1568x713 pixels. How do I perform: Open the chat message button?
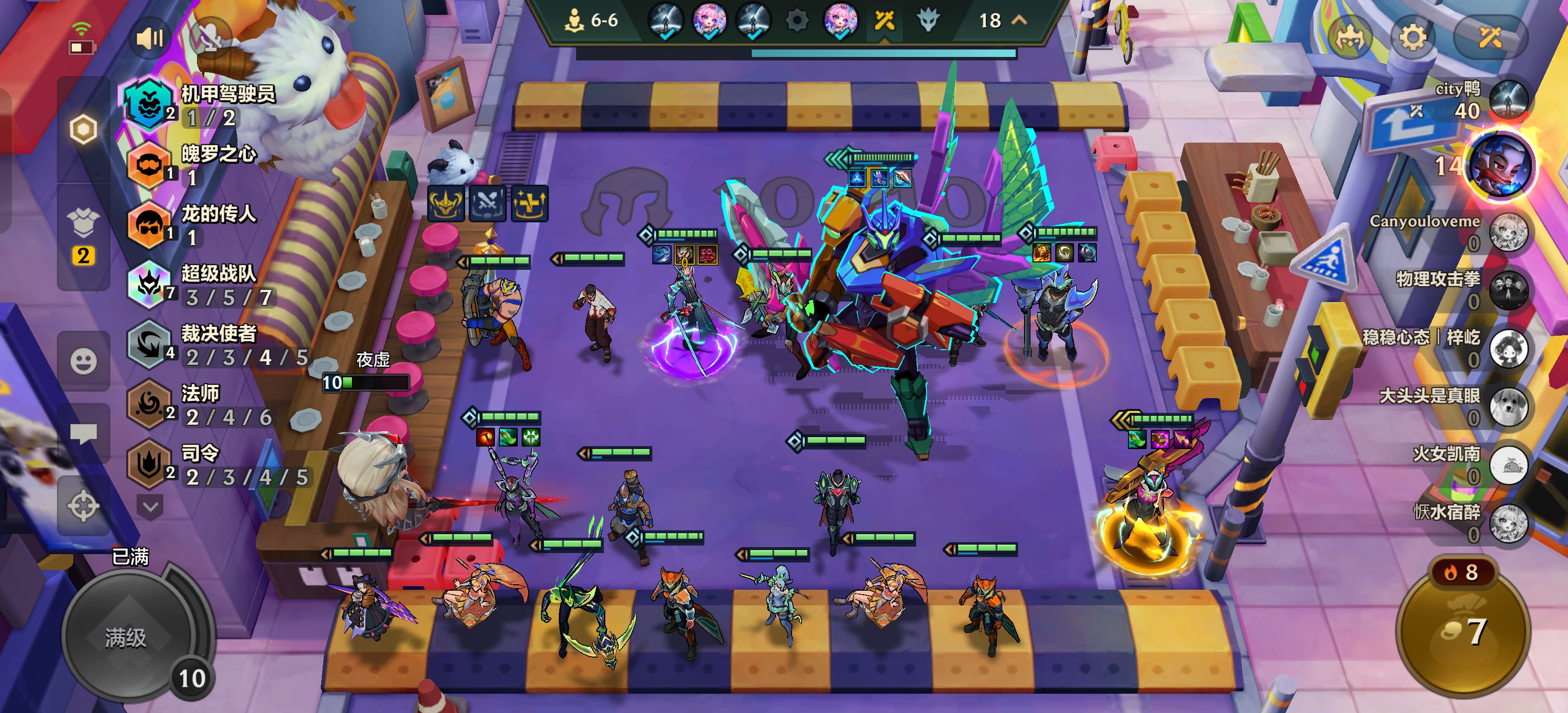[83, 434]
